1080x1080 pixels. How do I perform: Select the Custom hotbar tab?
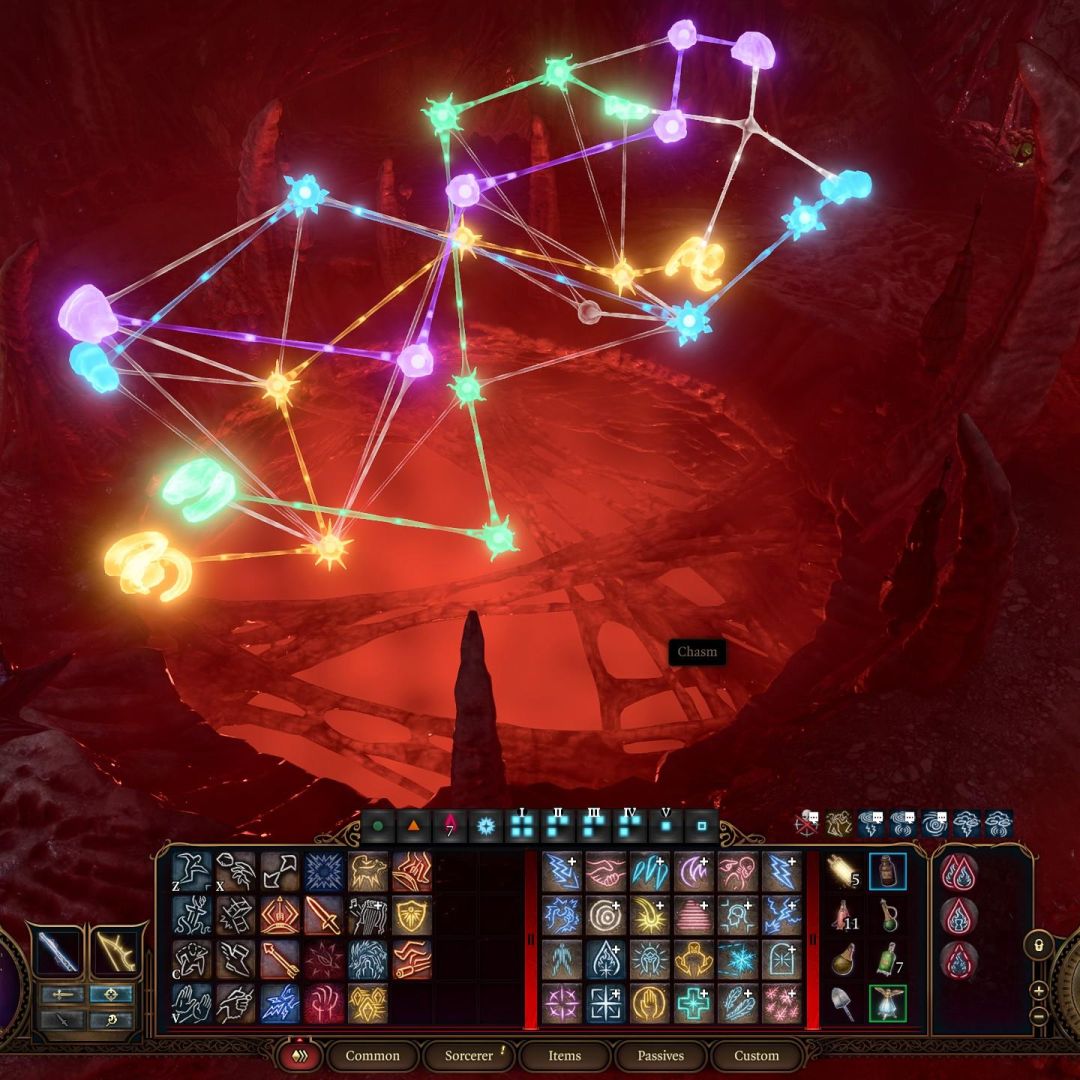coord(756,1056)
